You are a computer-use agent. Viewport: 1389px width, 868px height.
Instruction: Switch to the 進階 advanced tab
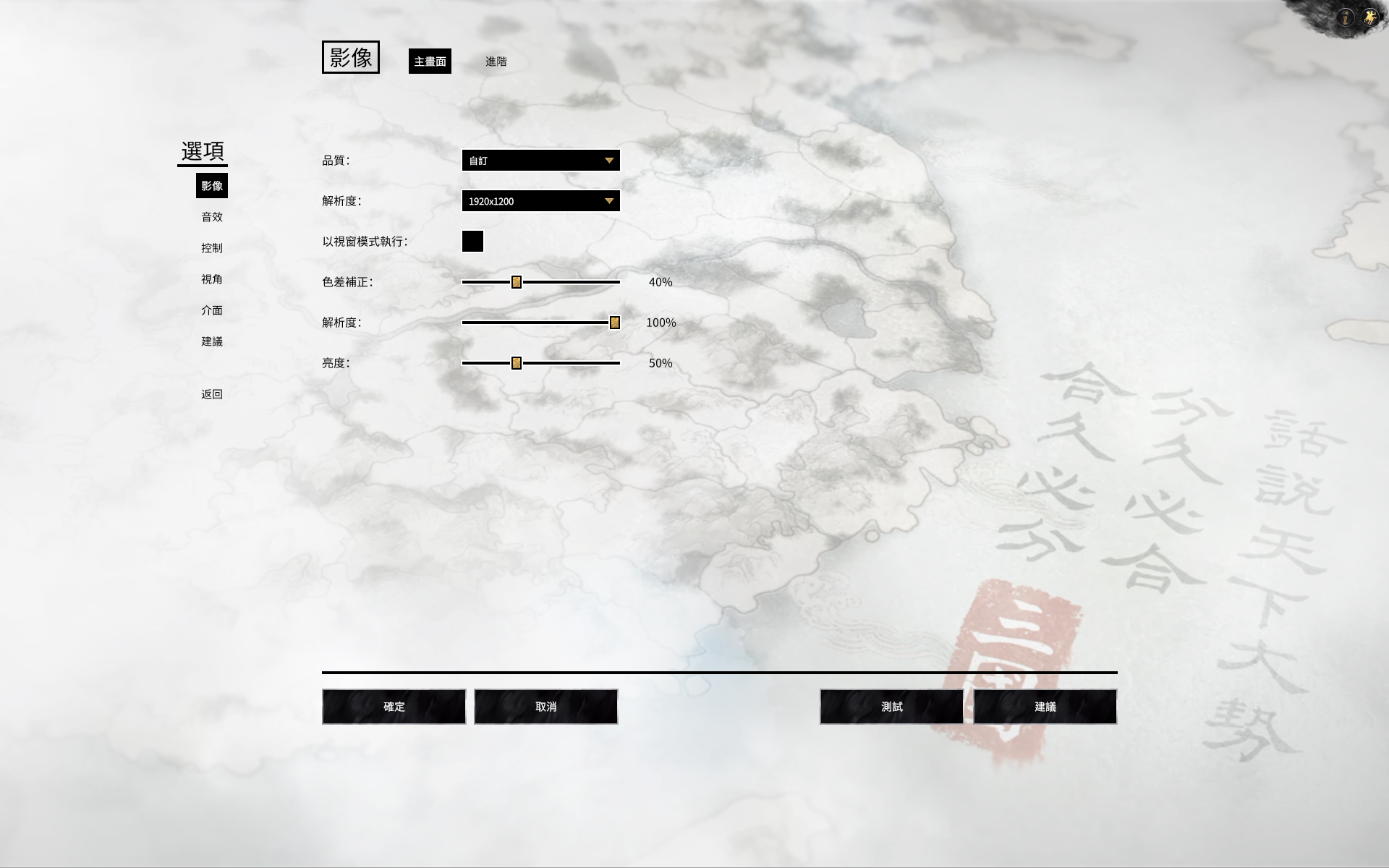(497, 62)
